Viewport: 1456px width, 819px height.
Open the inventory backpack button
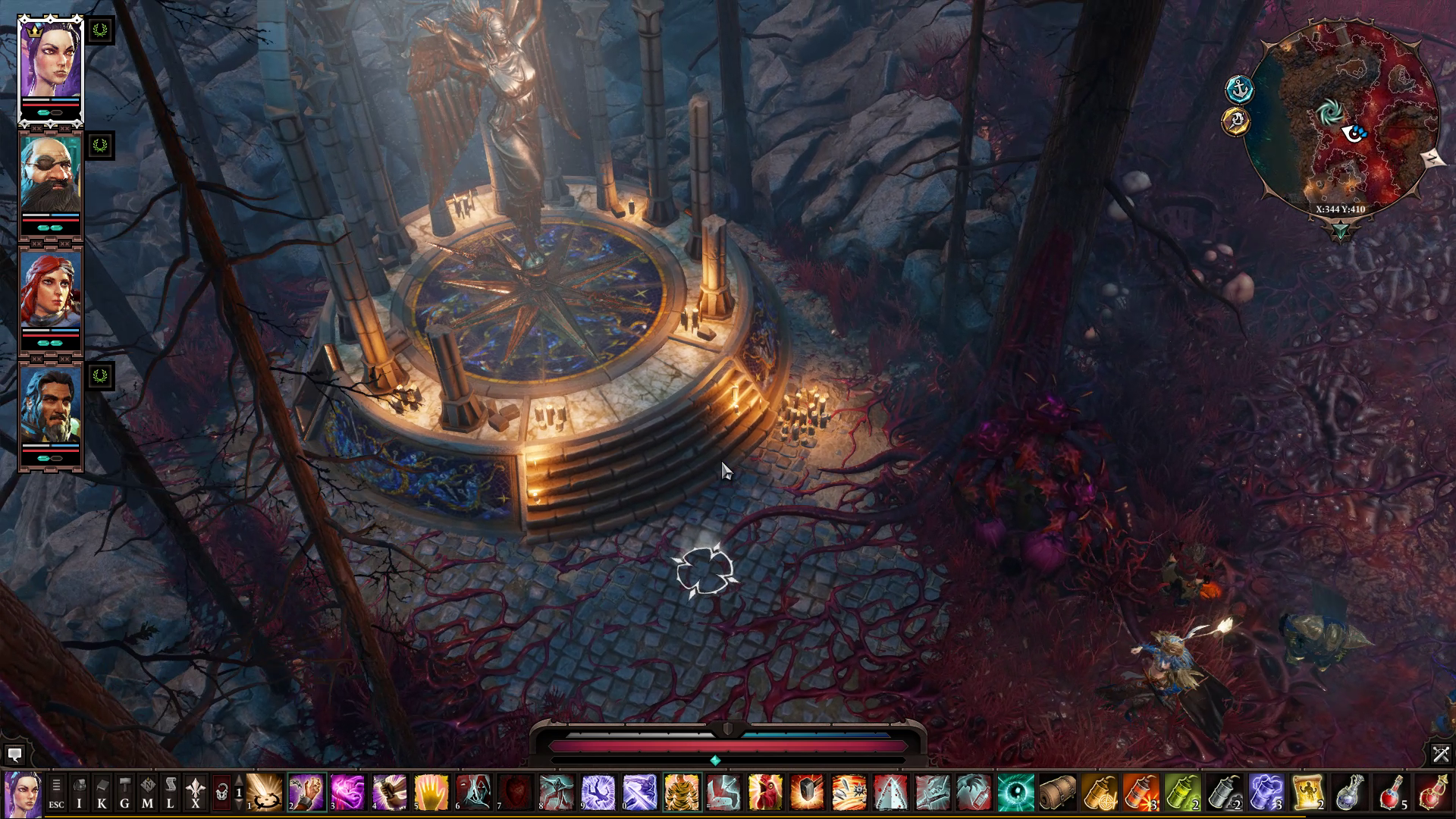[80, 794]
